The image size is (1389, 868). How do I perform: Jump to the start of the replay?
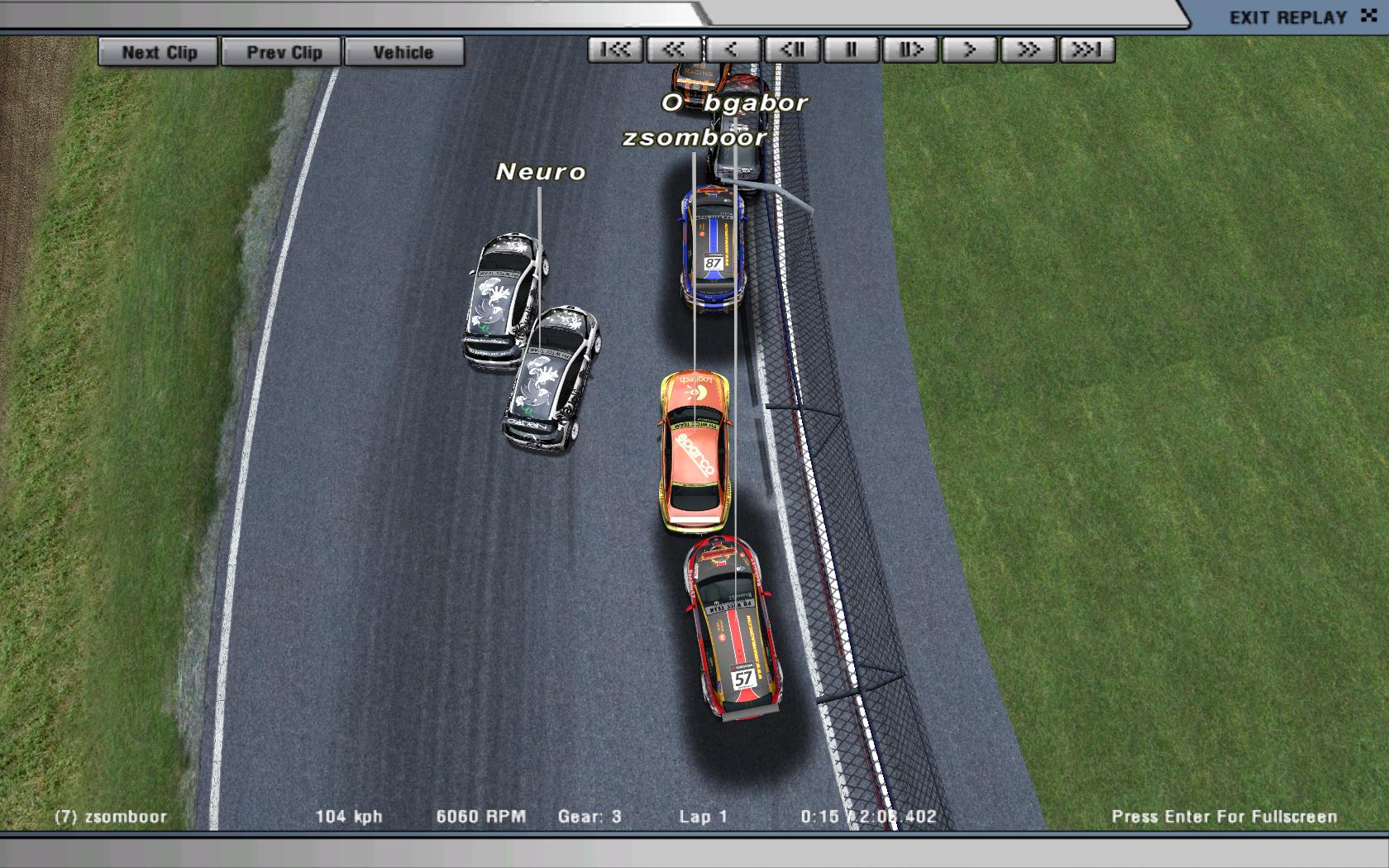615,50
